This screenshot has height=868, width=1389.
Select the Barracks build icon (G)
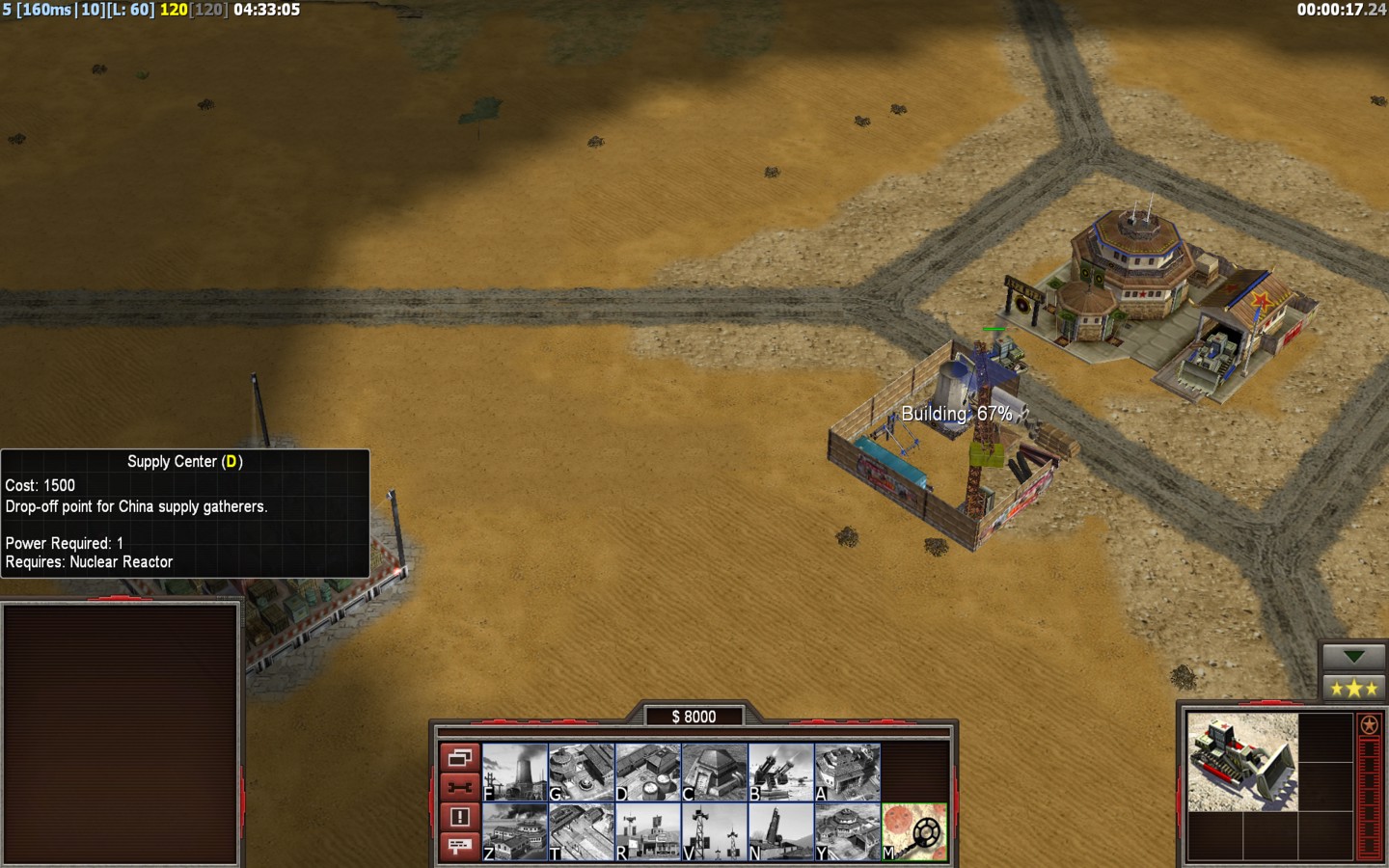[x=582, y=772]
